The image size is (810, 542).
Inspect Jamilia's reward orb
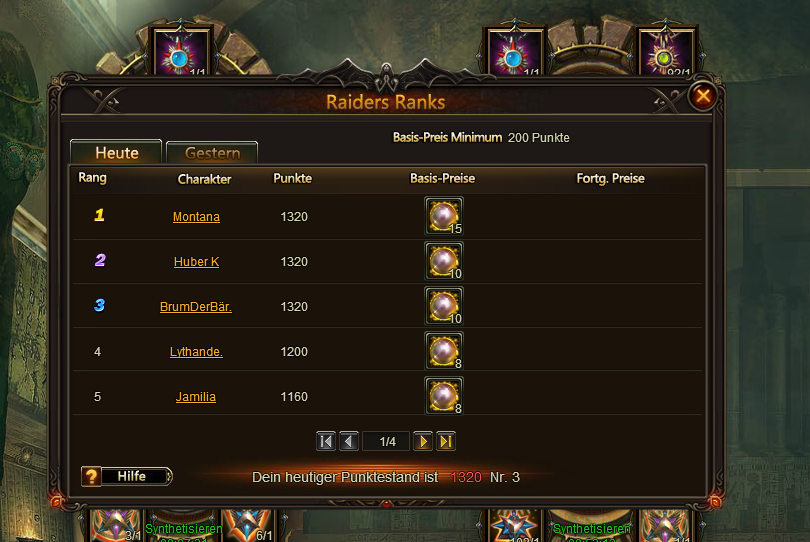point(443,396)
